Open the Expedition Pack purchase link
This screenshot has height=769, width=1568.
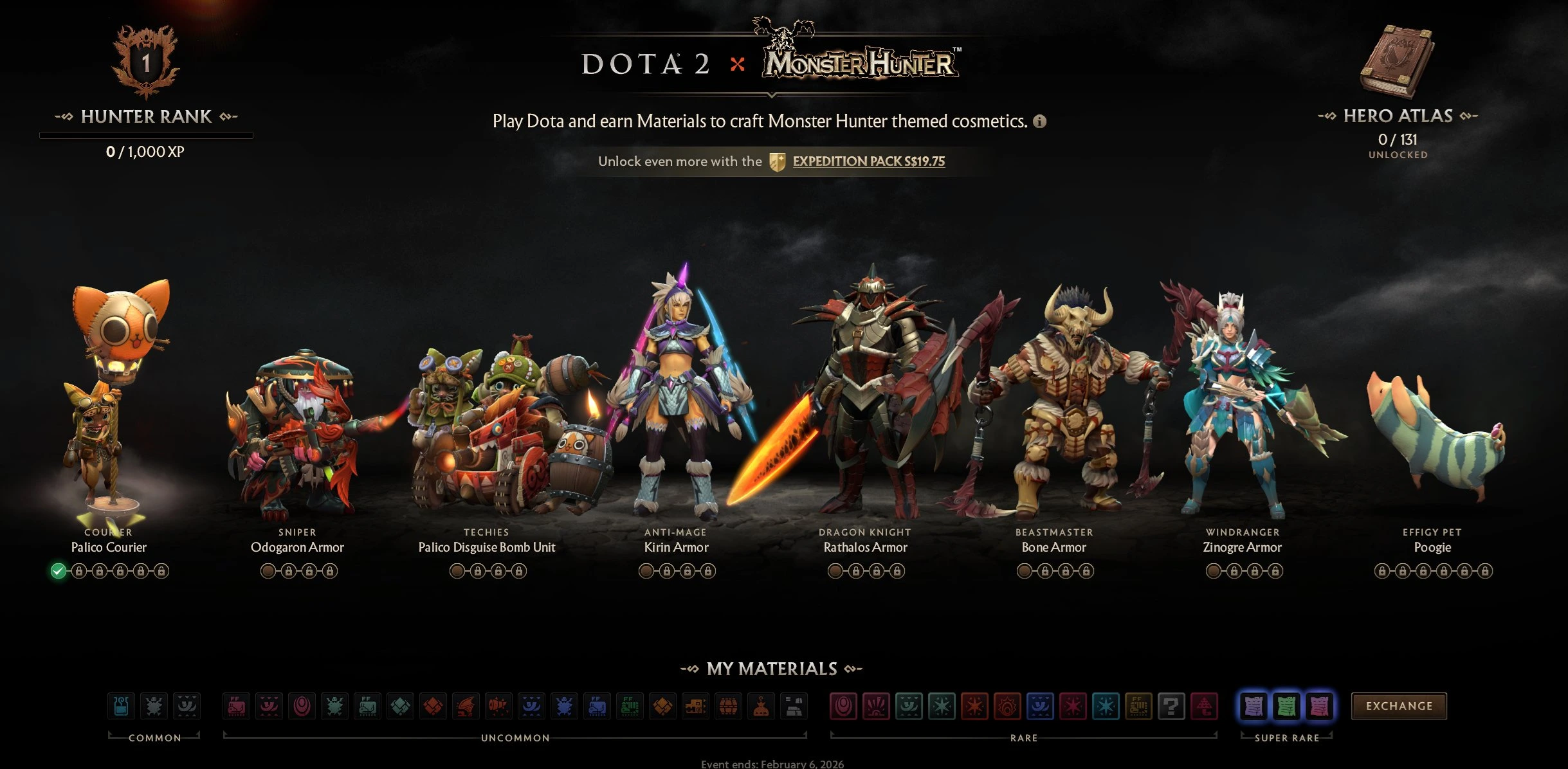coord(869,161)
